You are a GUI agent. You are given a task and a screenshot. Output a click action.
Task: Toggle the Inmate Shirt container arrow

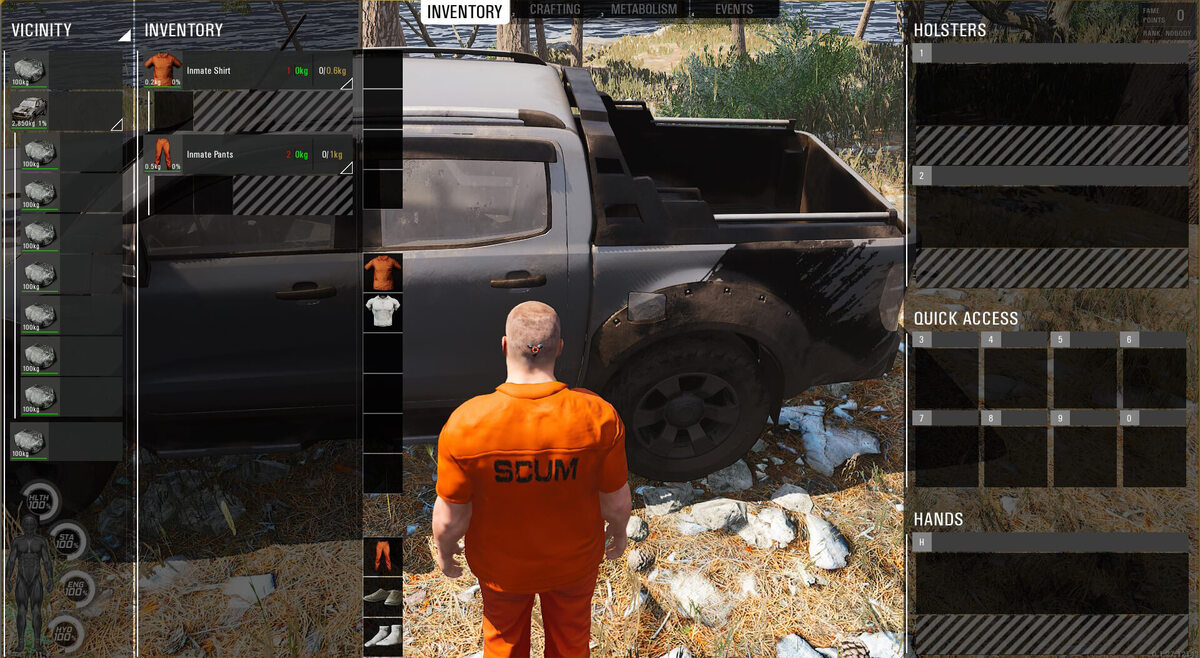346,84
